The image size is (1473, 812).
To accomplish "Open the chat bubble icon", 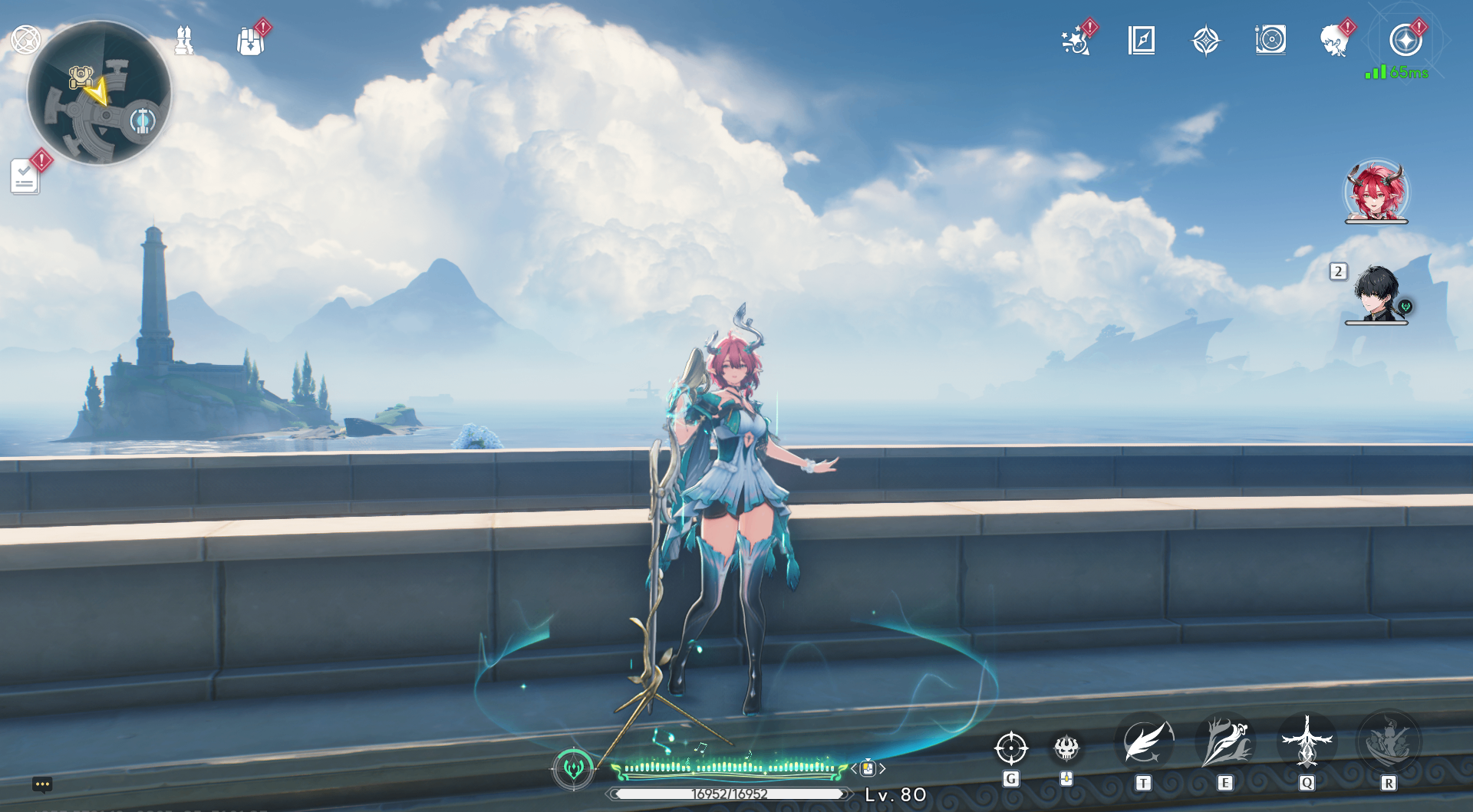I will pyautogui.click(x=42, y=784).
